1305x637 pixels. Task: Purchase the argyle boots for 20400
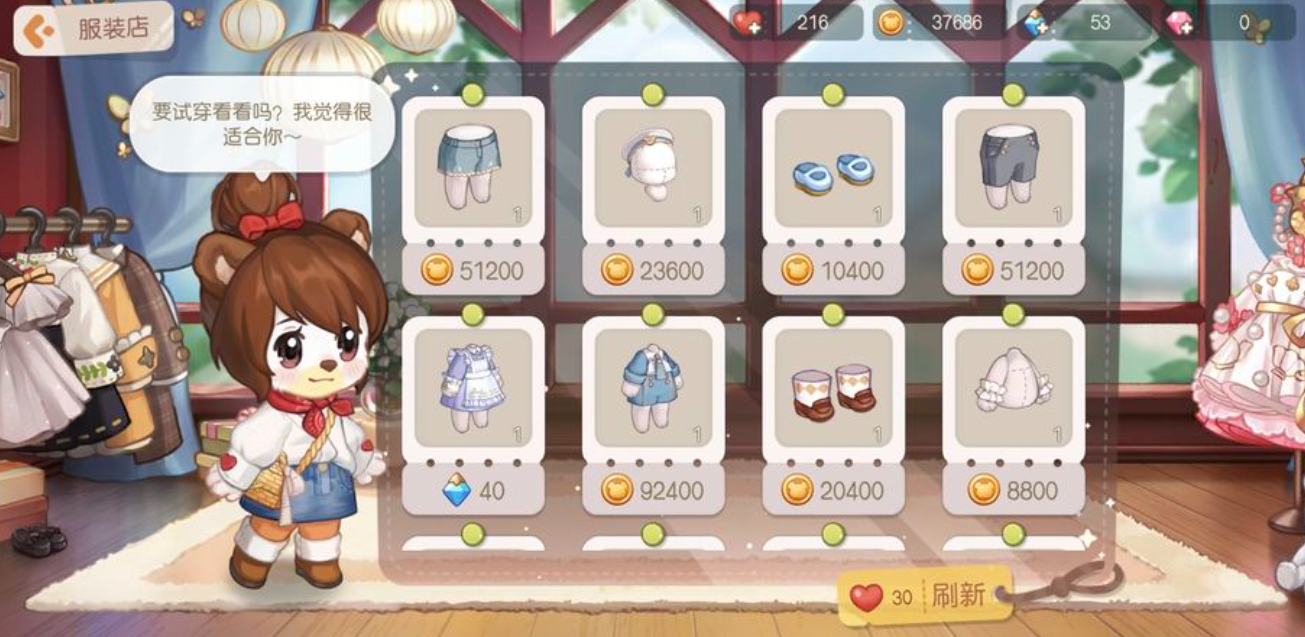(x=833, y=490)
